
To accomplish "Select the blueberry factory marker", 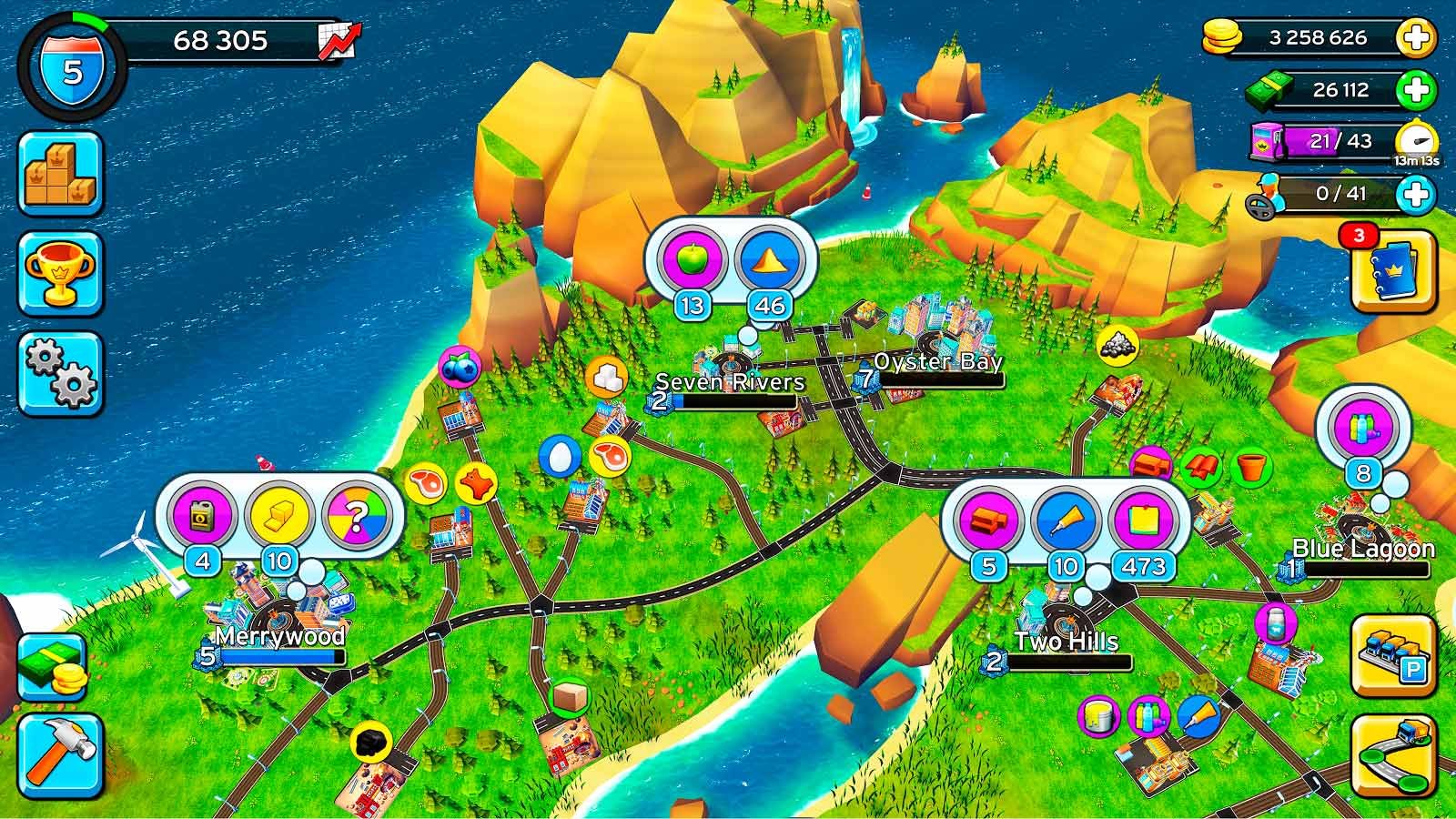I will click(x=460, y=367).
